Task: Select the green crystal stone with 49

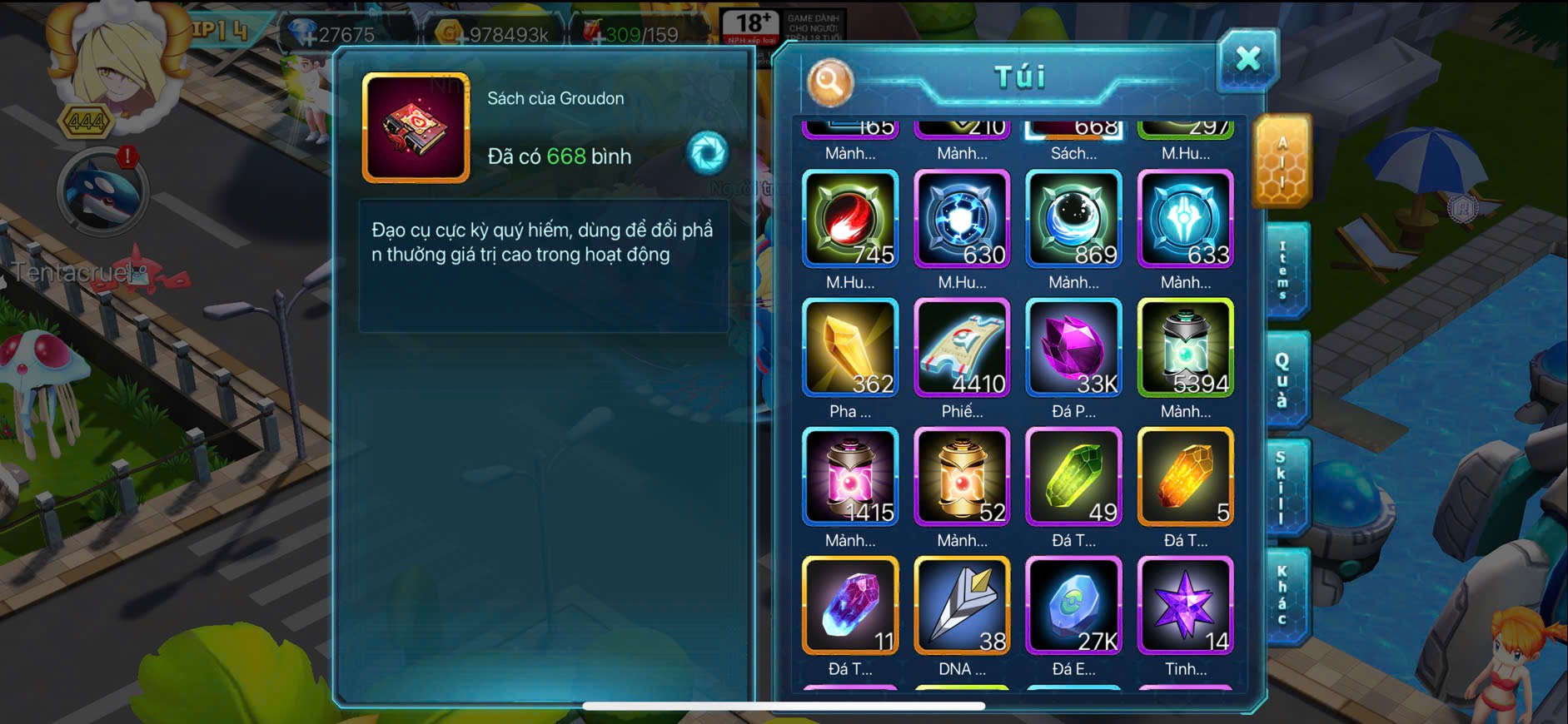Action: point(1073,476)
